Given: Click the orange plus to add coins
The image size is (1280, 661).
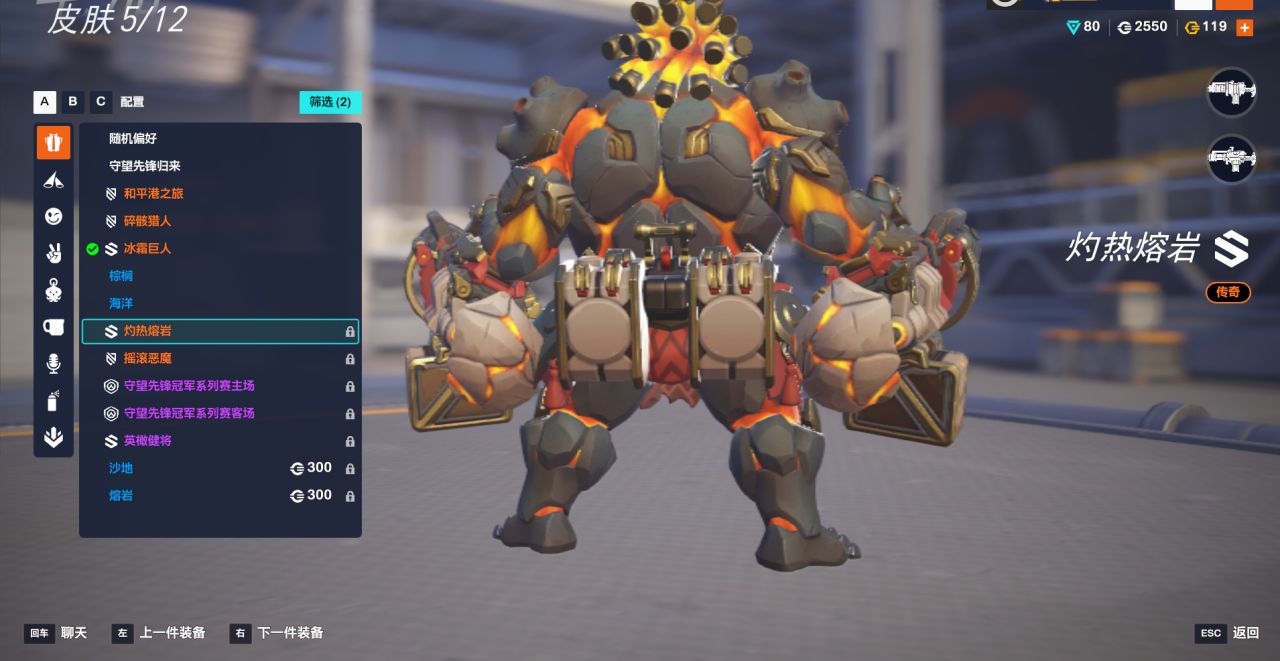Looking at the screenshot, I should click(1244, 28).
